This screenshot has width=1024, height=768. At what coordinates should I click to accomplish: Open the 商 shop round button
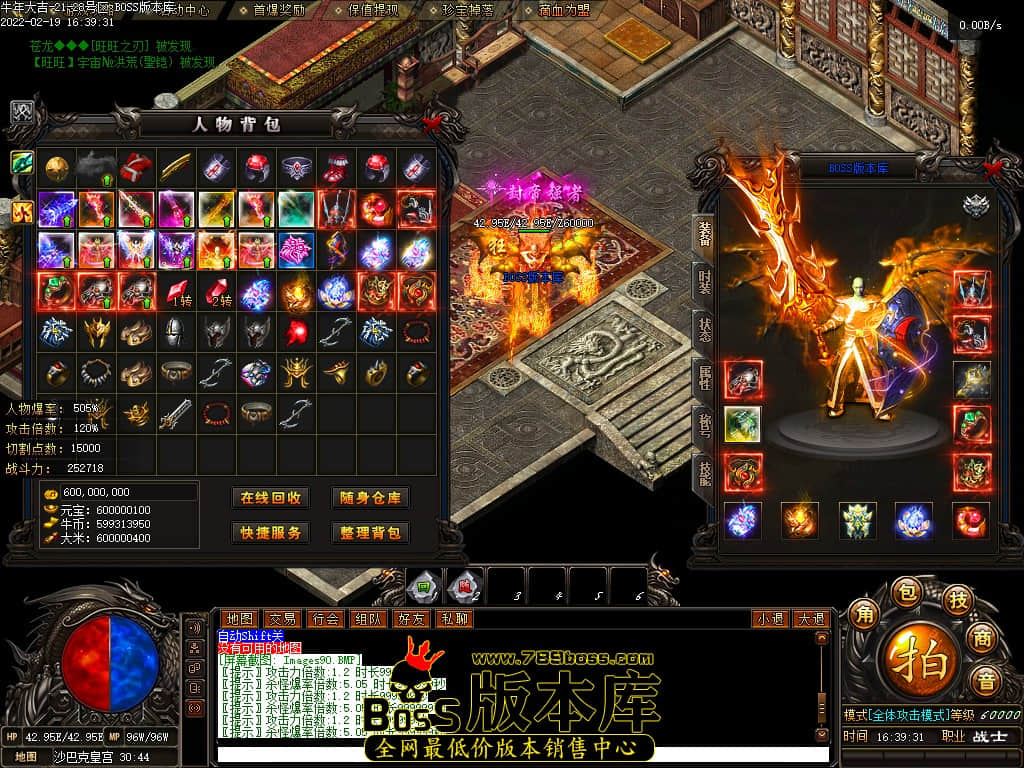tap(985, 640)
